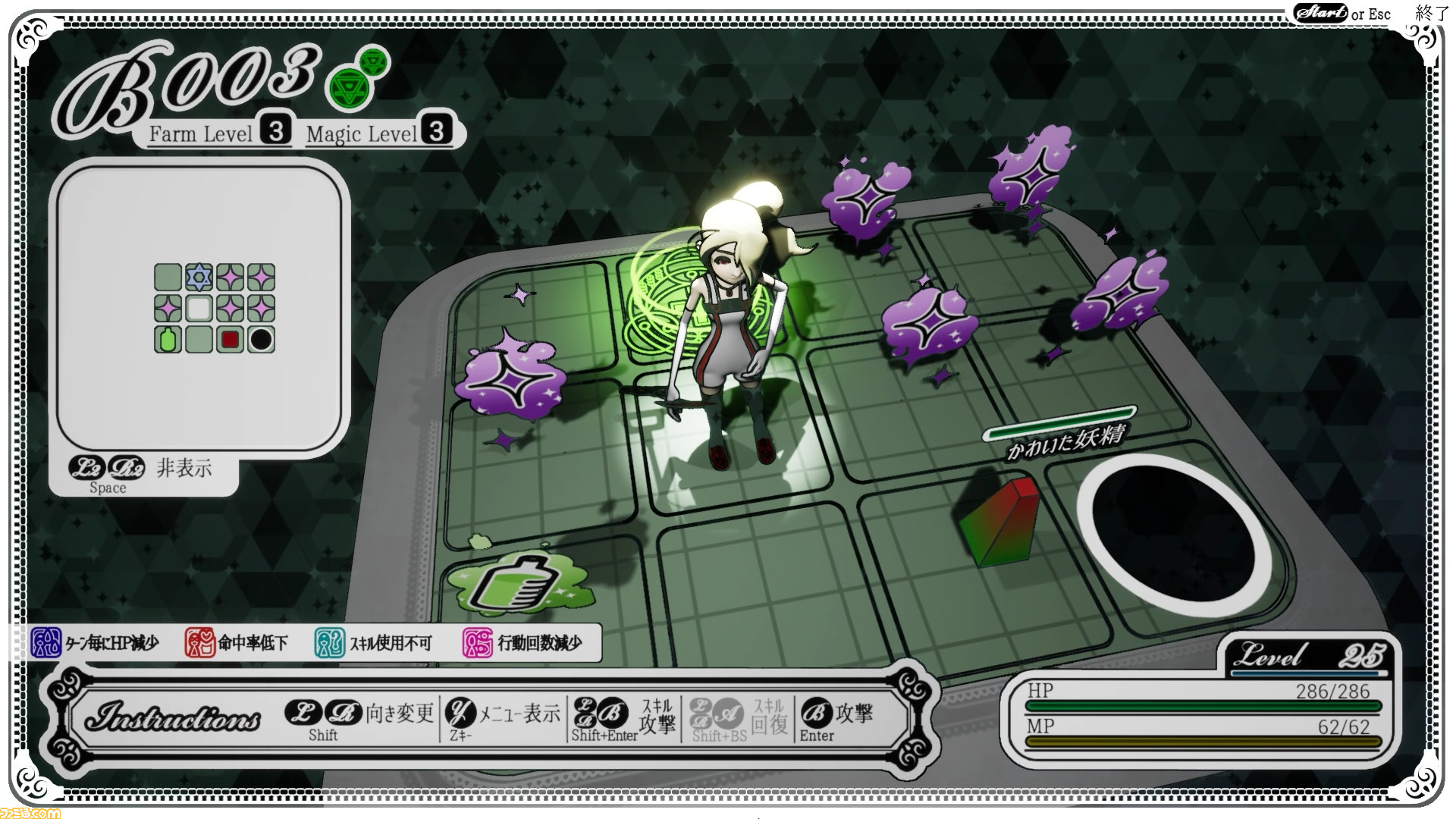
Task: Select the hexagram star tile on the minimap
Action: [x=199, y=278]
